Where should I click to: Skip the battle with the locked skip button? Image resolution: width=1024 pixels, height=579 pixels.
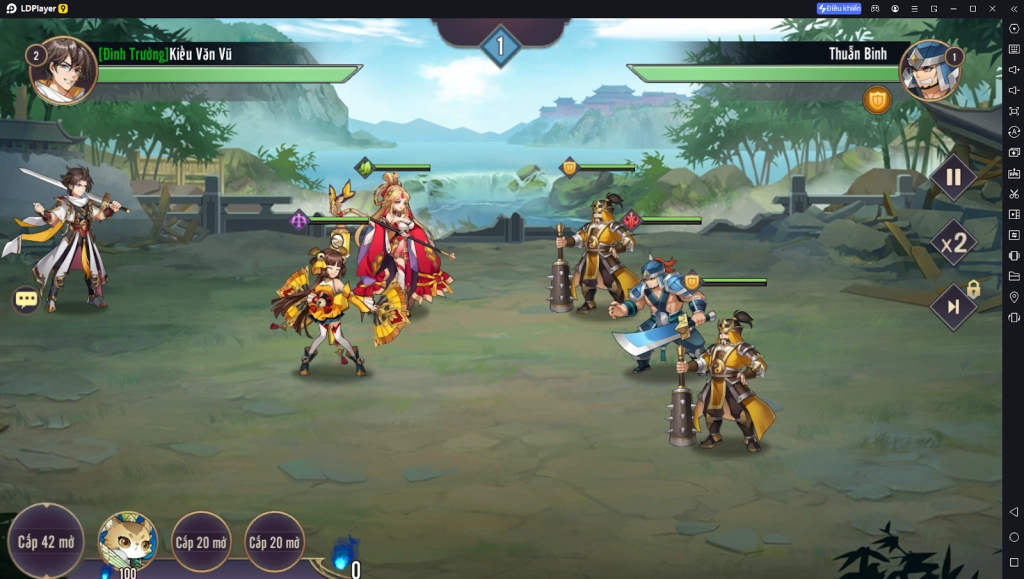tap(953, 306)
